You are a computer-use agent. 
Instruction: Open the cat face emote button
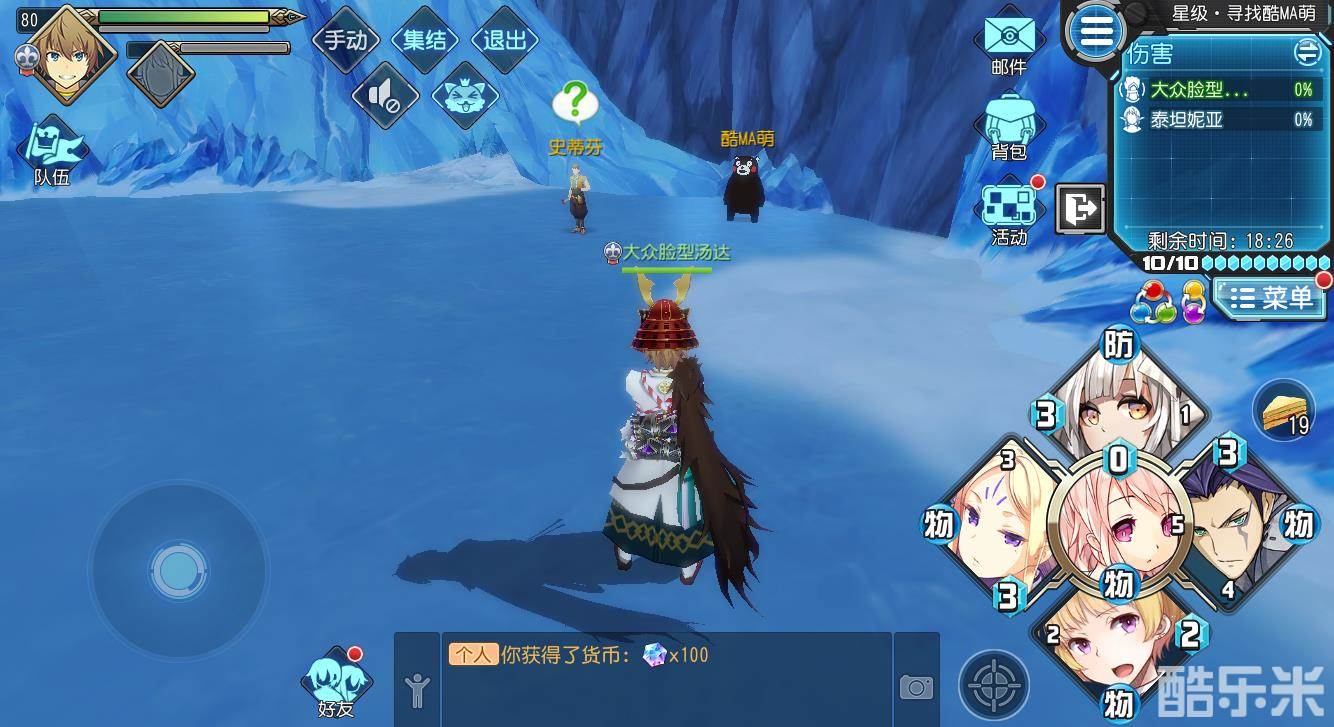[465, 95]
